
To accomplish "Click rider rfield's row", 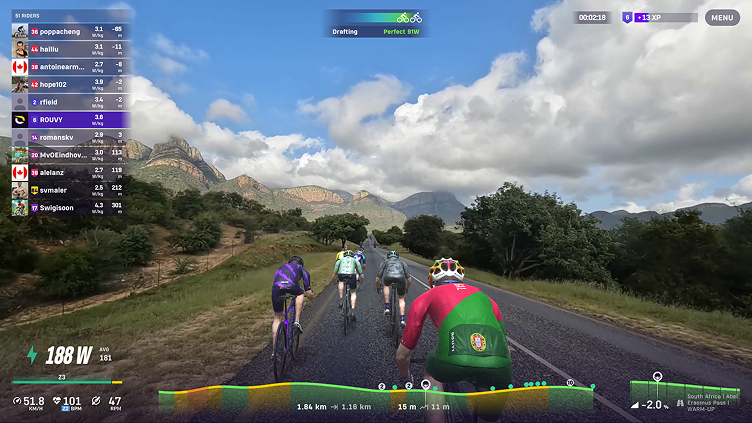I will click(69, 101).
